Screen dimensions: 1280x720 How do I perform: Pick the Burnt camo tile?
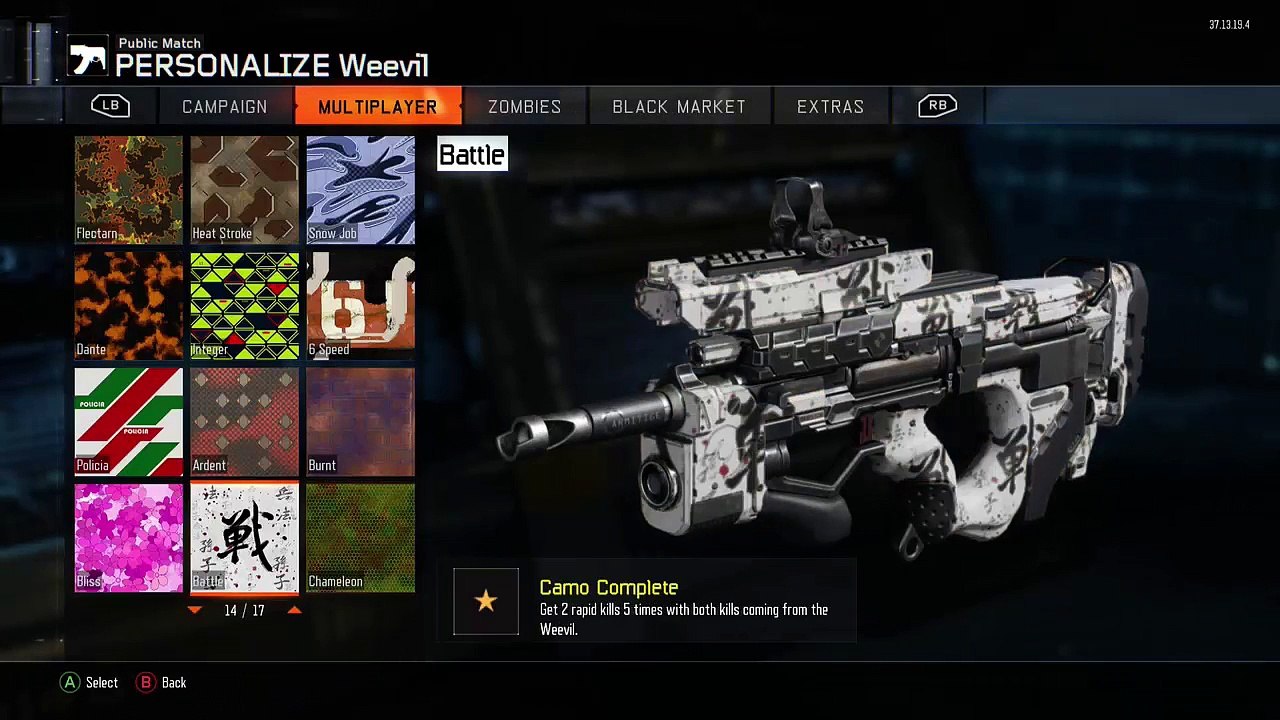(x=361, y=422)
